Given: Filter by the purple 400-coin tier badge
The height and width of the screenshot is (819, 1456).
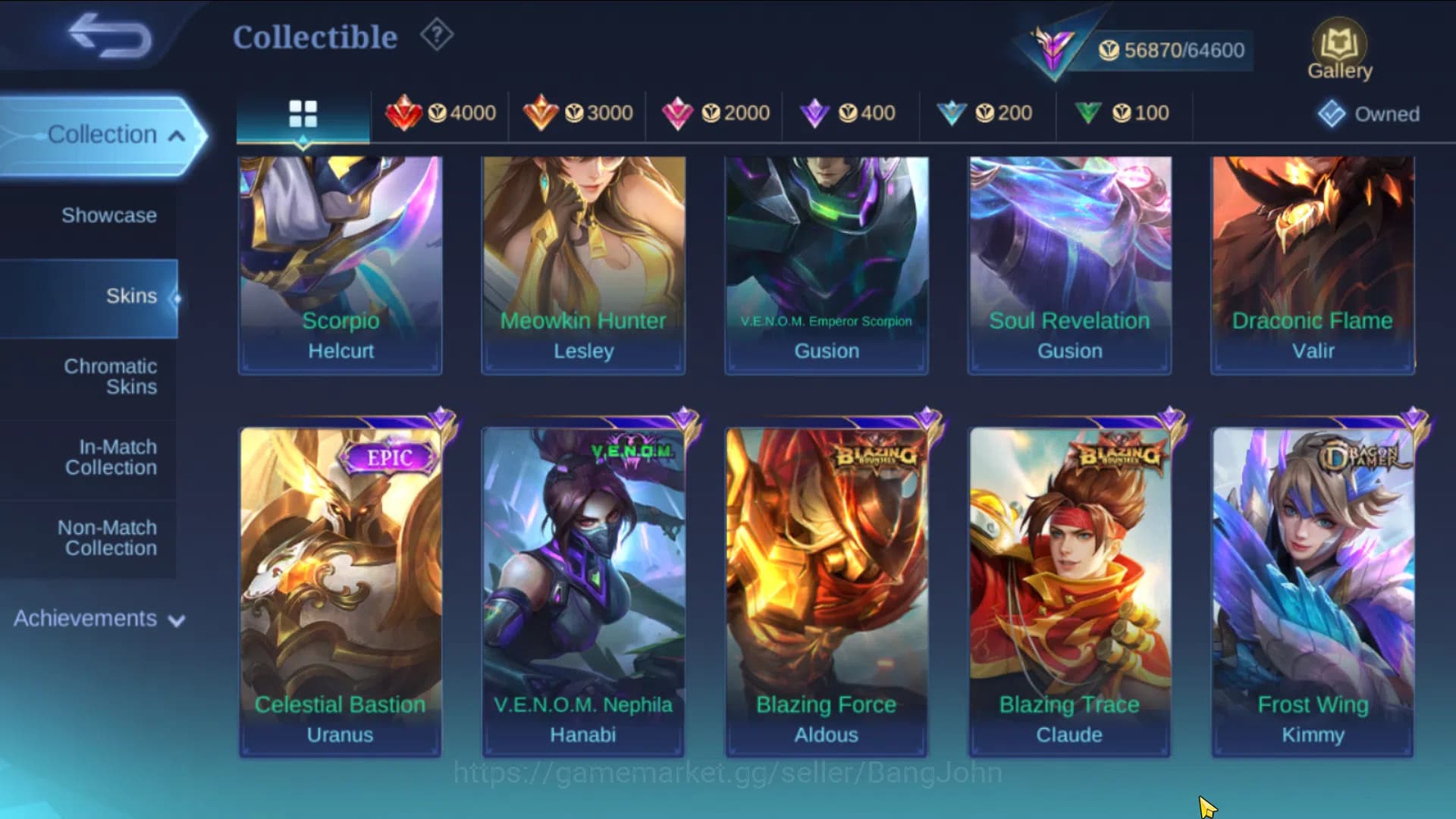Looking at the screenshot, I should (849, 113).
